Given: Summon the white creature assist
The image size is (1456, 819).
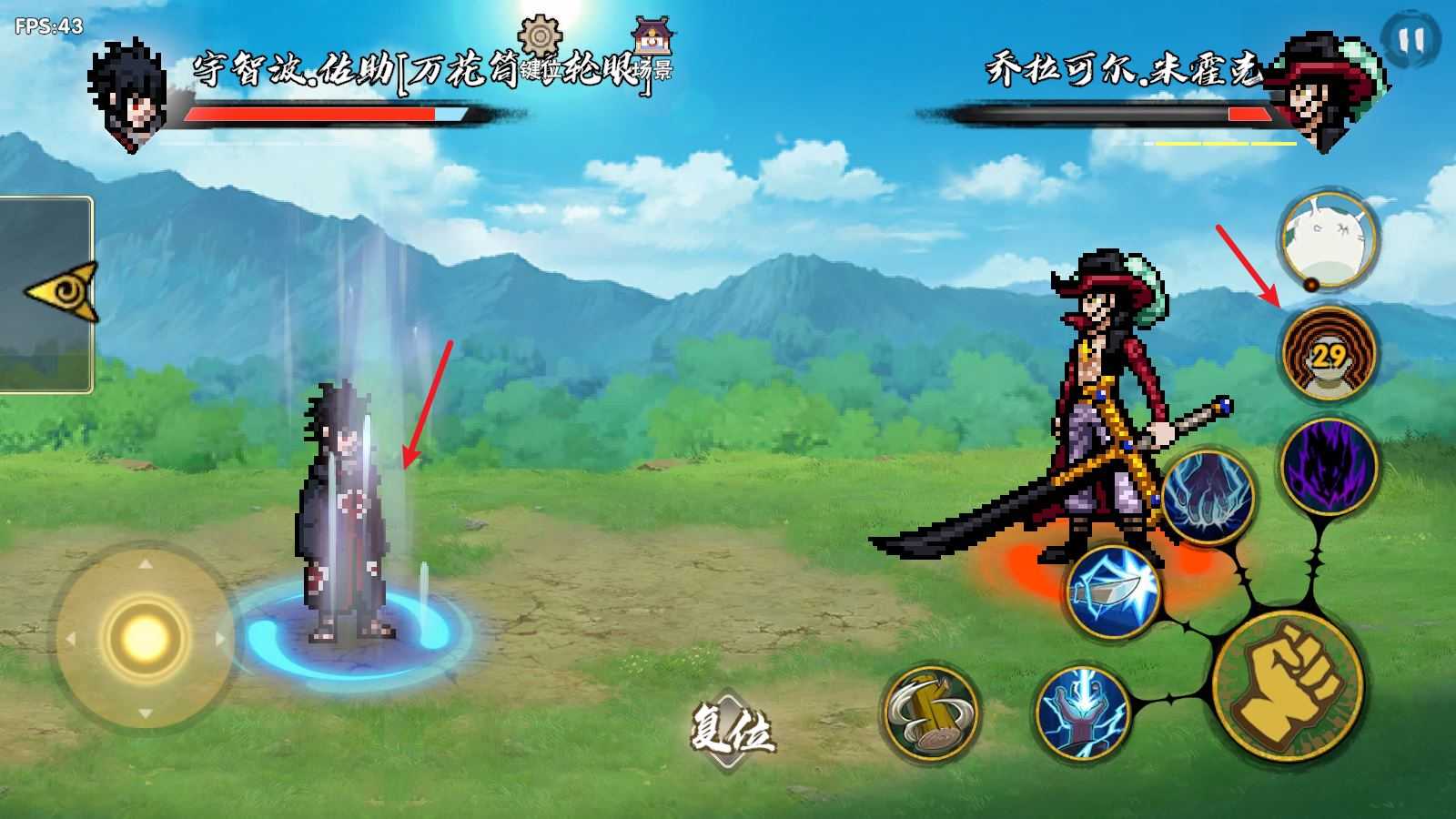Looking at the screenshot, I should click(1327, 238).
